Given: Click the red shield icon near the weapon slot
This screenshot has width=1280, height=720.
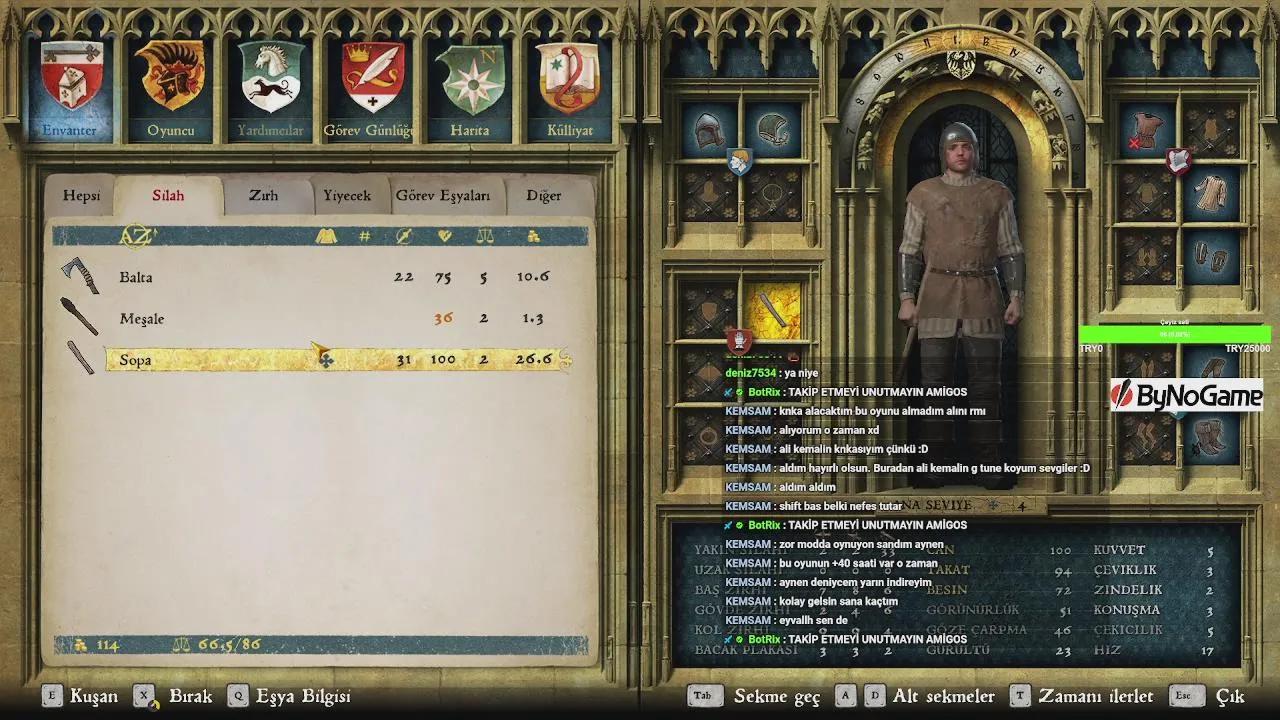Looking at the screenshot, I should [740, 340].
